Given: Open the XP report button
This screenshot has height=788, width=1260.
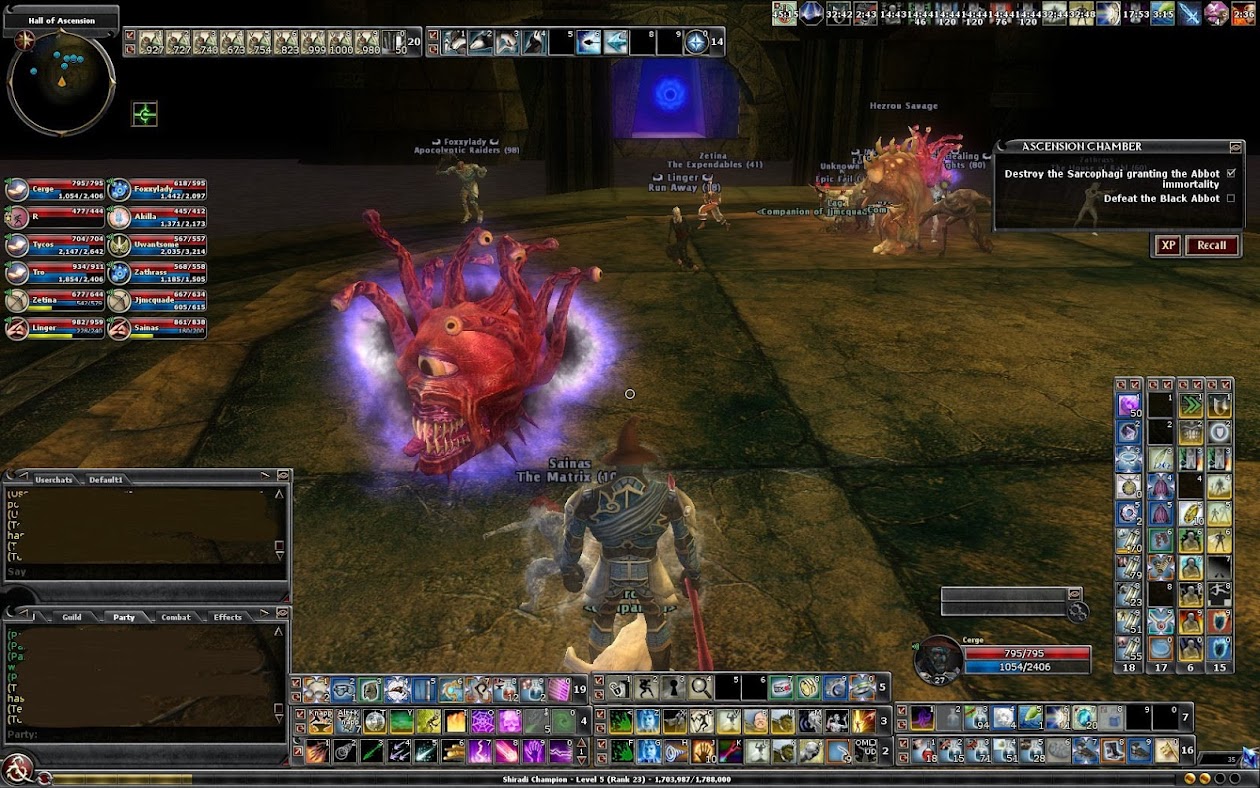Looking at the screenshot, I should (x=1167, y=245).
